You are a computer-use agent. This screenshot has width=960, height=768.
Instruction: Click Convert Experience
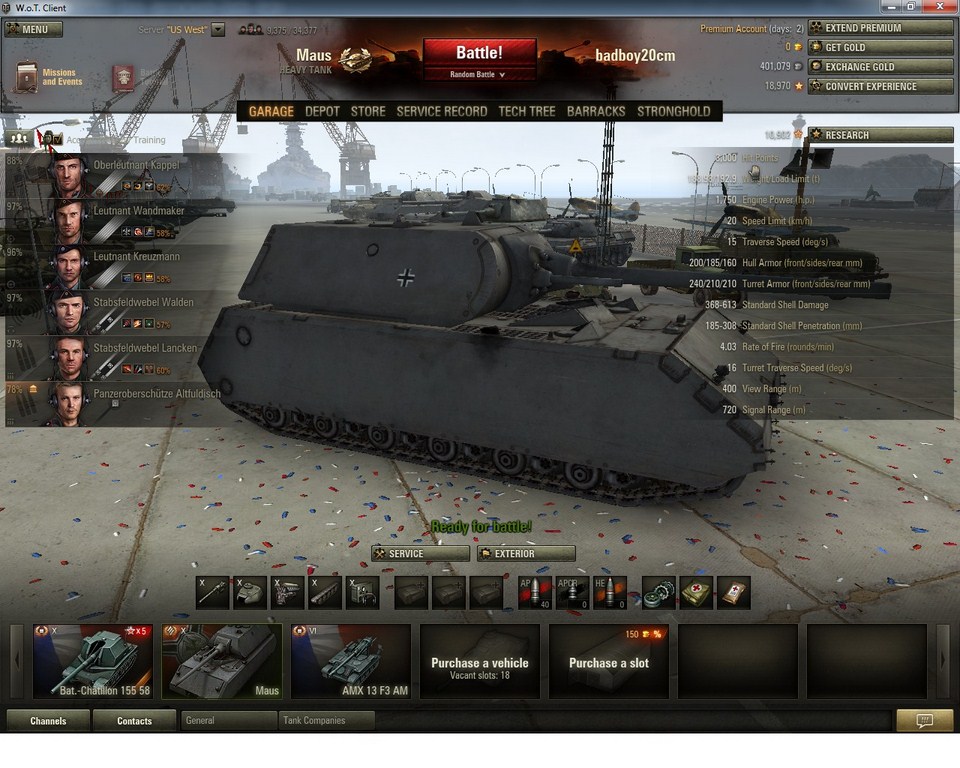880,86
